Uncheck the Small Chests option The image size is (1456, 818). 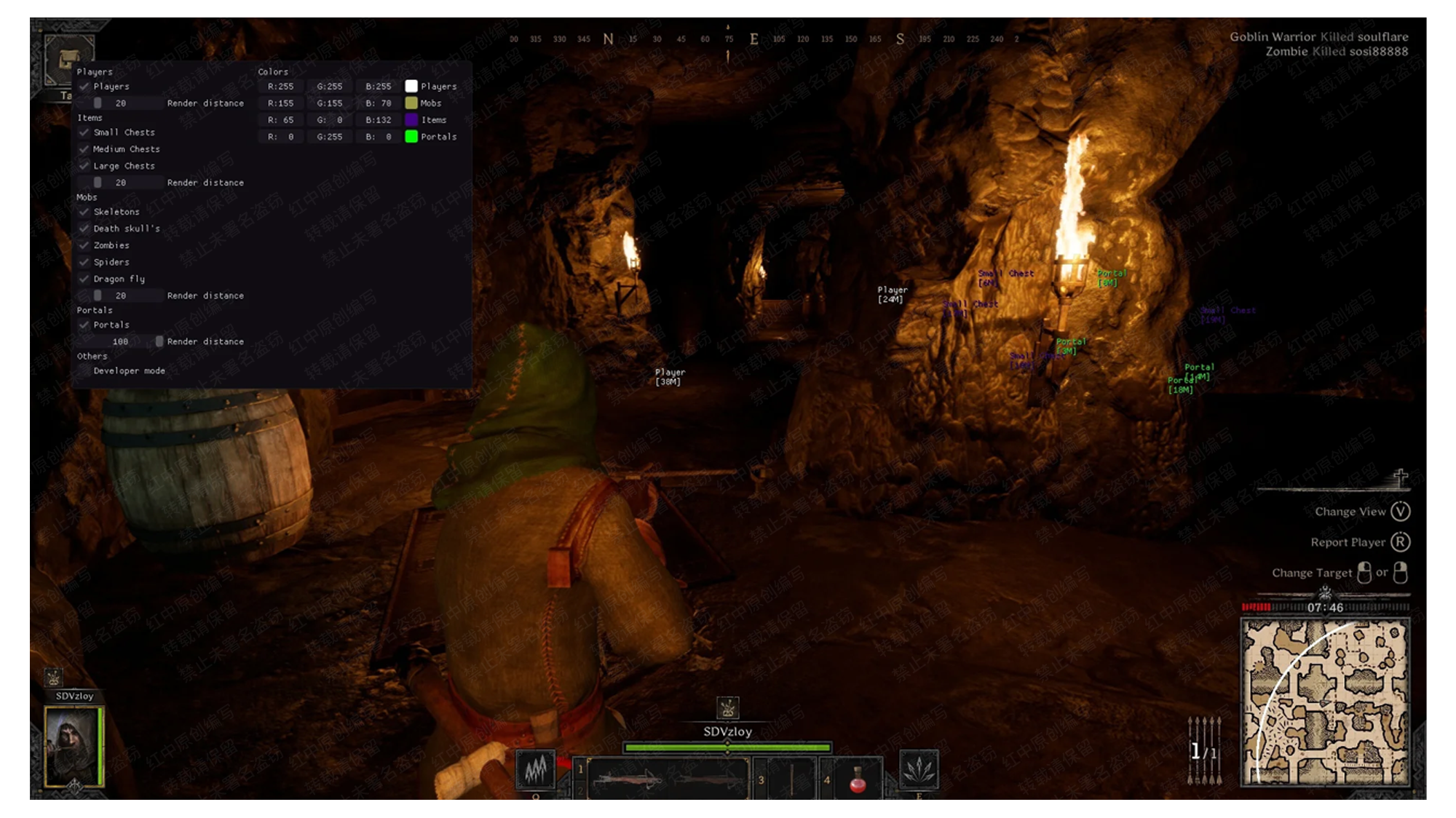click(x=84, y=132)
